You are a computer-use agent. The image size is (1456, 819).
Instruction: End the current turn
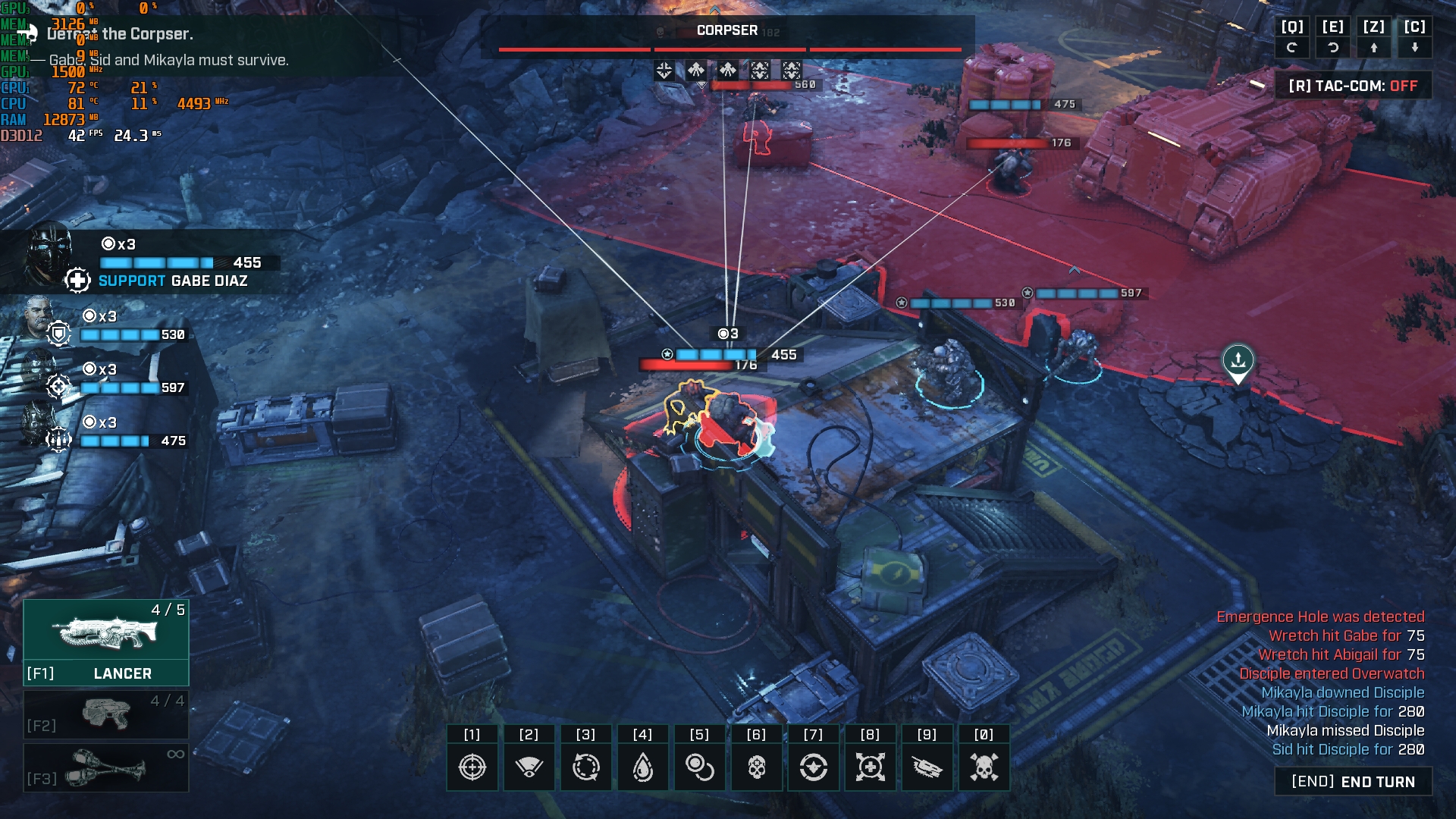click(1353, 782)
